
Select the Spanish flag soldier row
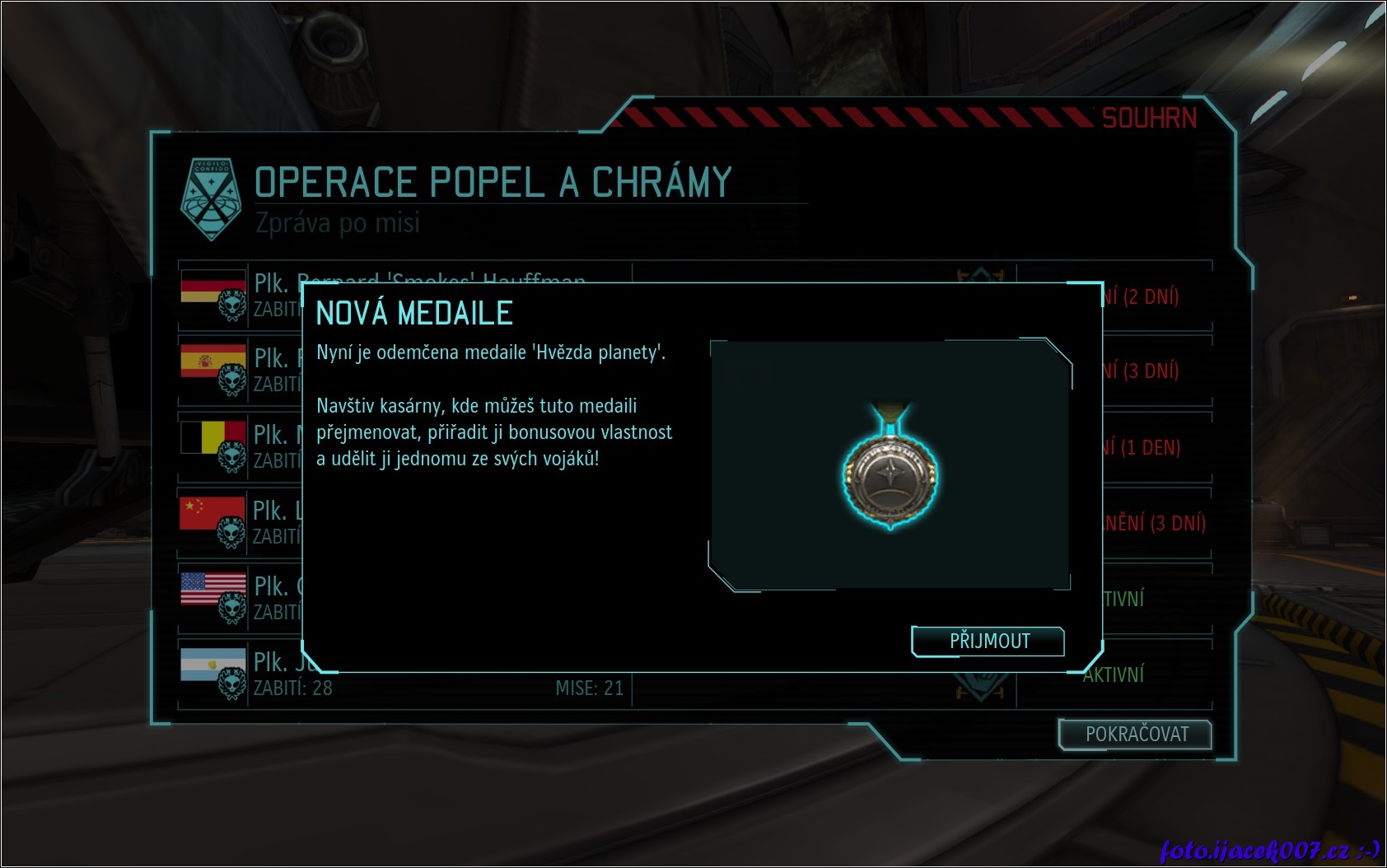[x=213, y=361]
